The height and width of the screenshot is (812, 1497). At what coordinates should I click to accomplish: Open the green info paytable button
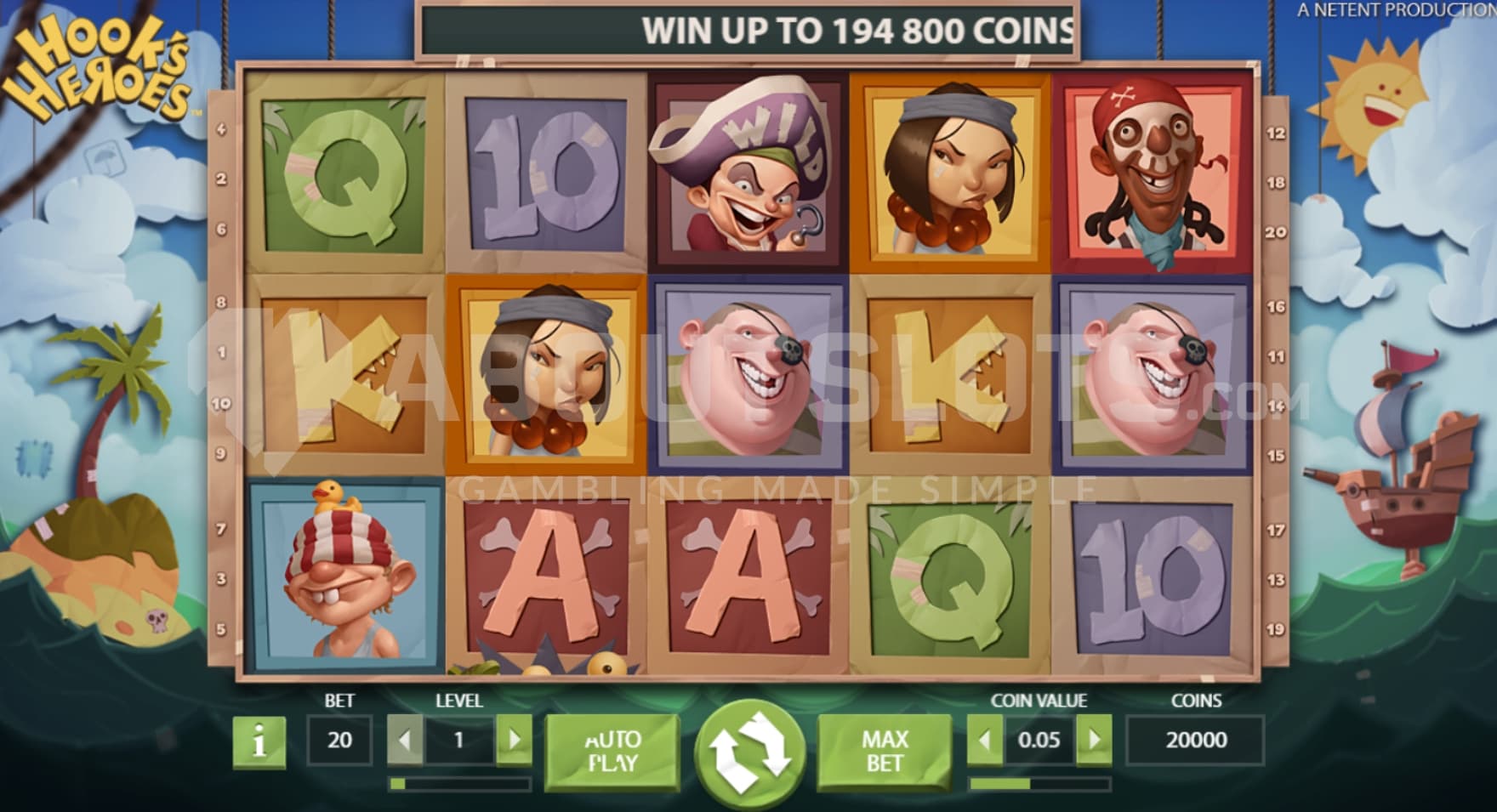259,742
